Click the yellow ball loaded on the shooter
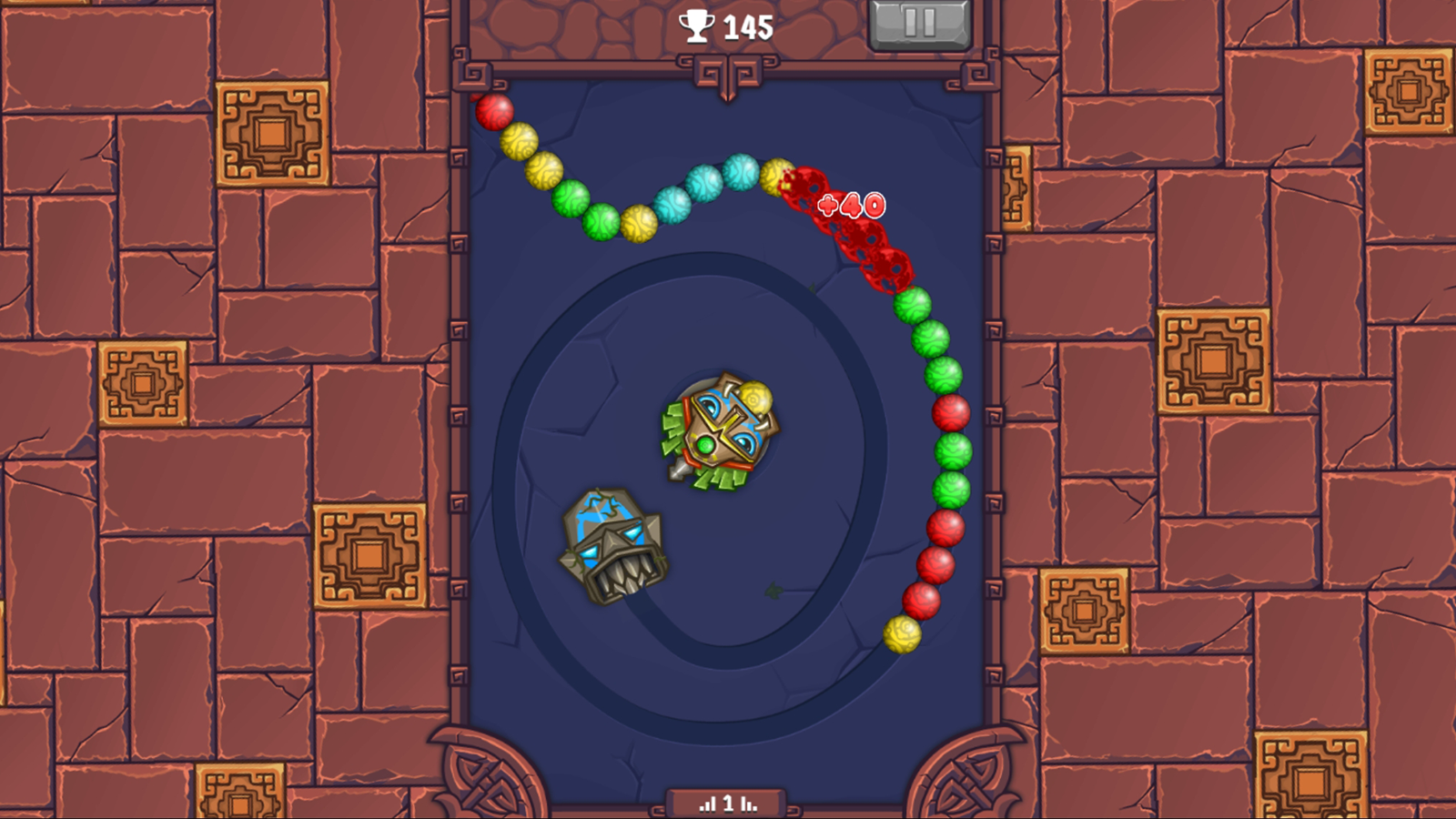 tap(754, 396)
